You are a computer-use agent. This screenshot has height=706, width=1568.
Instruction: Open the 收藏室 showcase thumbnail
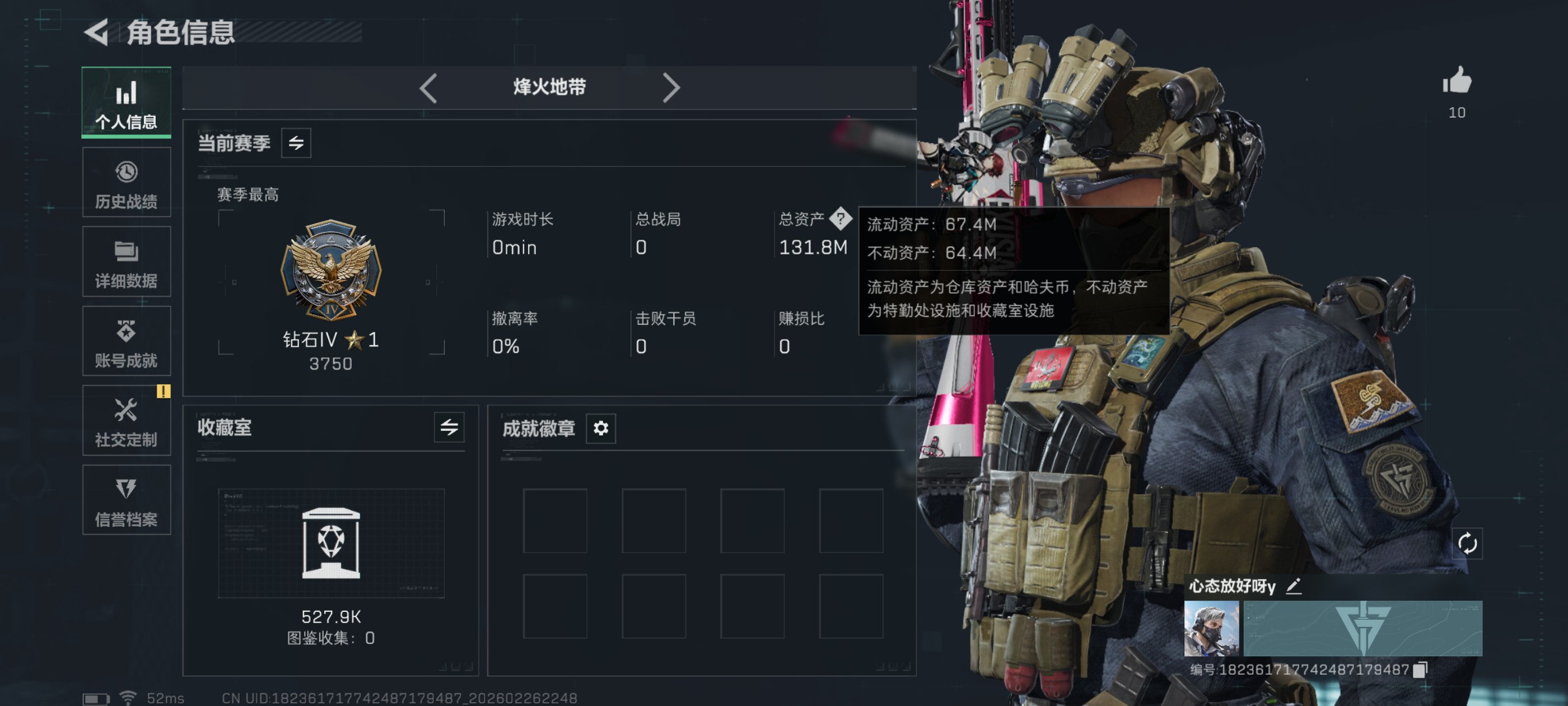pyautogui.click(x=330, y=543)
